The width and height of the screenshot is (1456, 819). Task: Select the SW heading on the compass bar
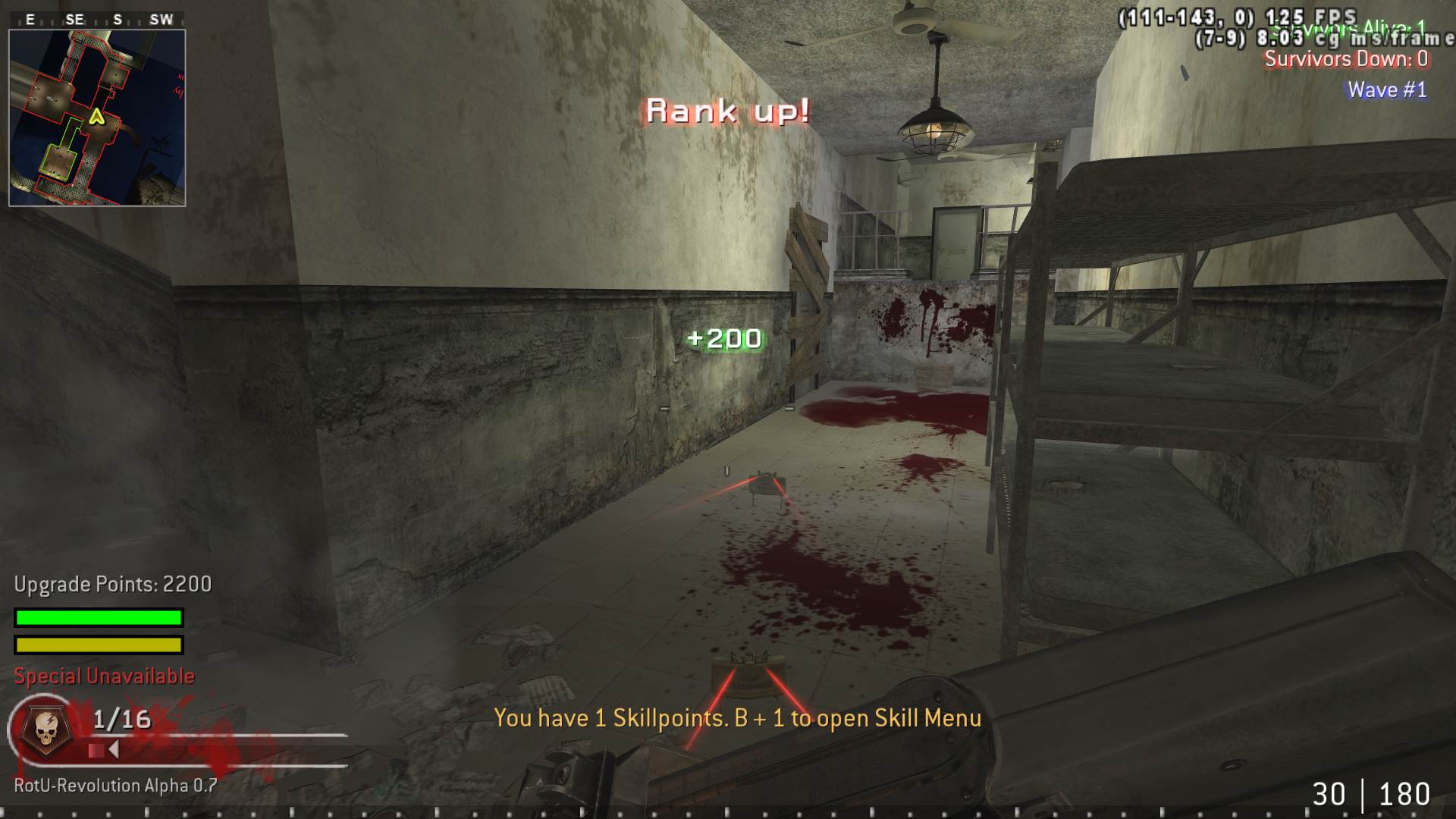(160, 20)
